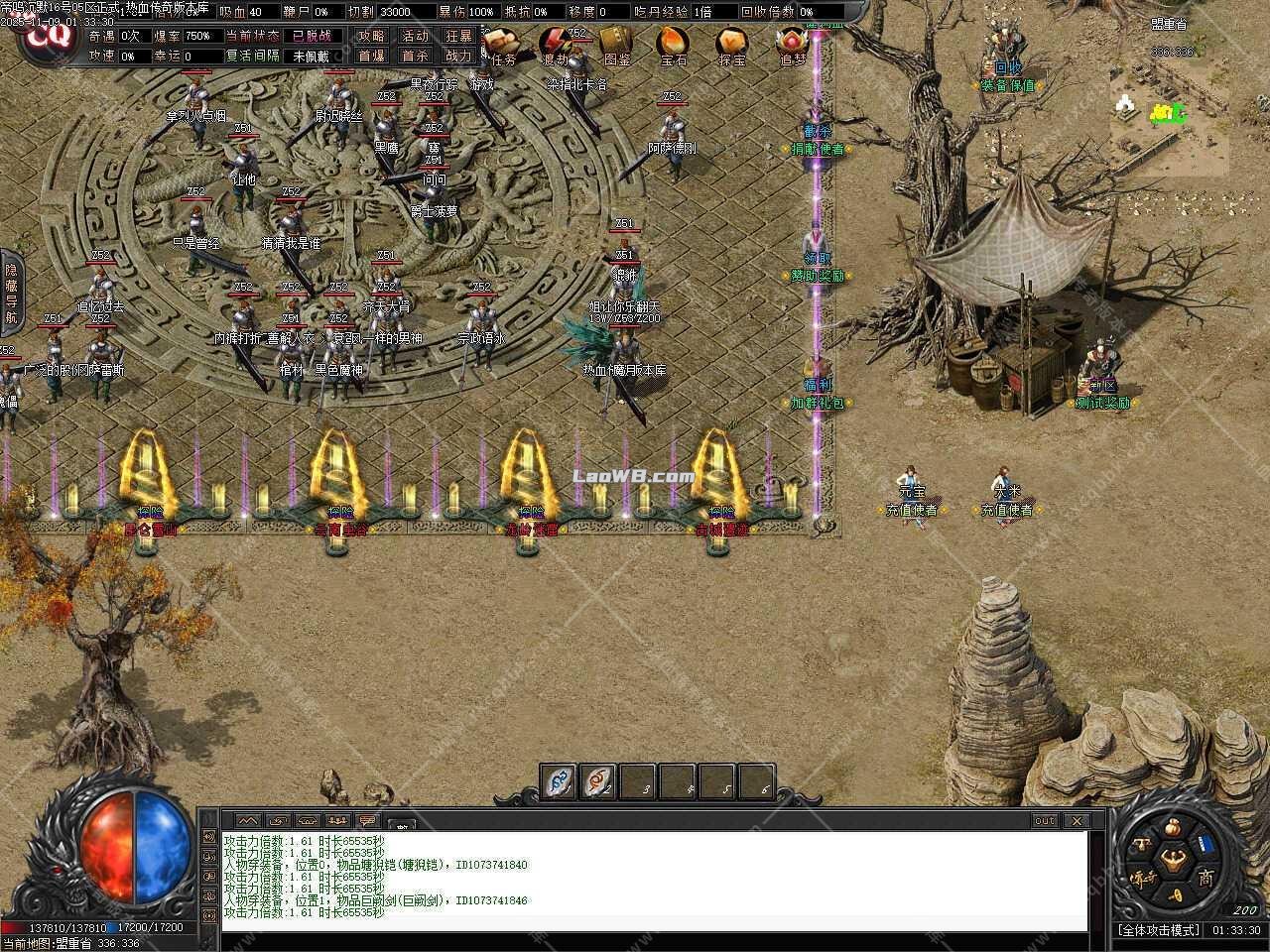Click the 加群礼包 welfare link
Screen dimensions: 1270x952
pyautogui.click(x=817, y=400)
